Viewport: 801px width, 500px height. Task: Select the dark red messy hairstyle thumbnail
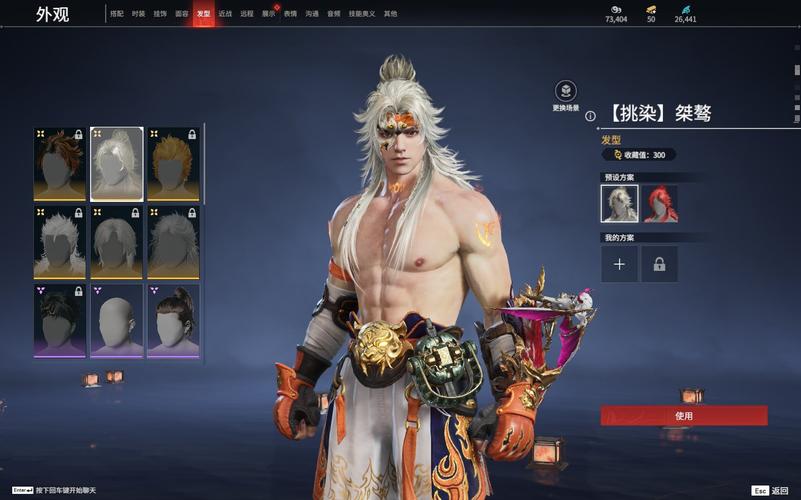pyautogui.click(x=60, y=163)
